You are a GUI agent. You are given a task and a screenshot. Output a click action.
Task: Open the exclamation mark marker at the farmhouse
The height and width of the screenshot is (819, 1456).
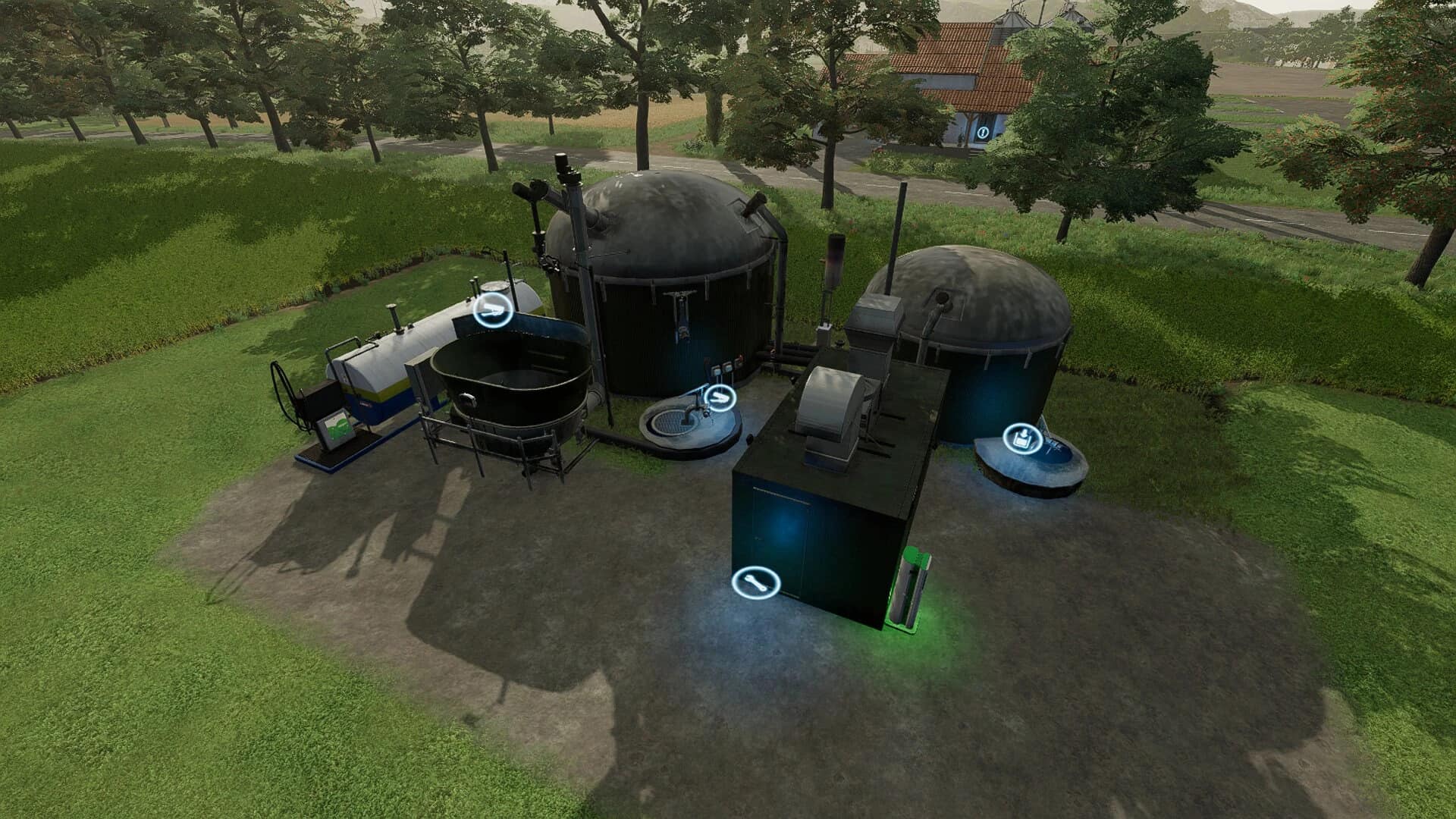pos(983,132)
